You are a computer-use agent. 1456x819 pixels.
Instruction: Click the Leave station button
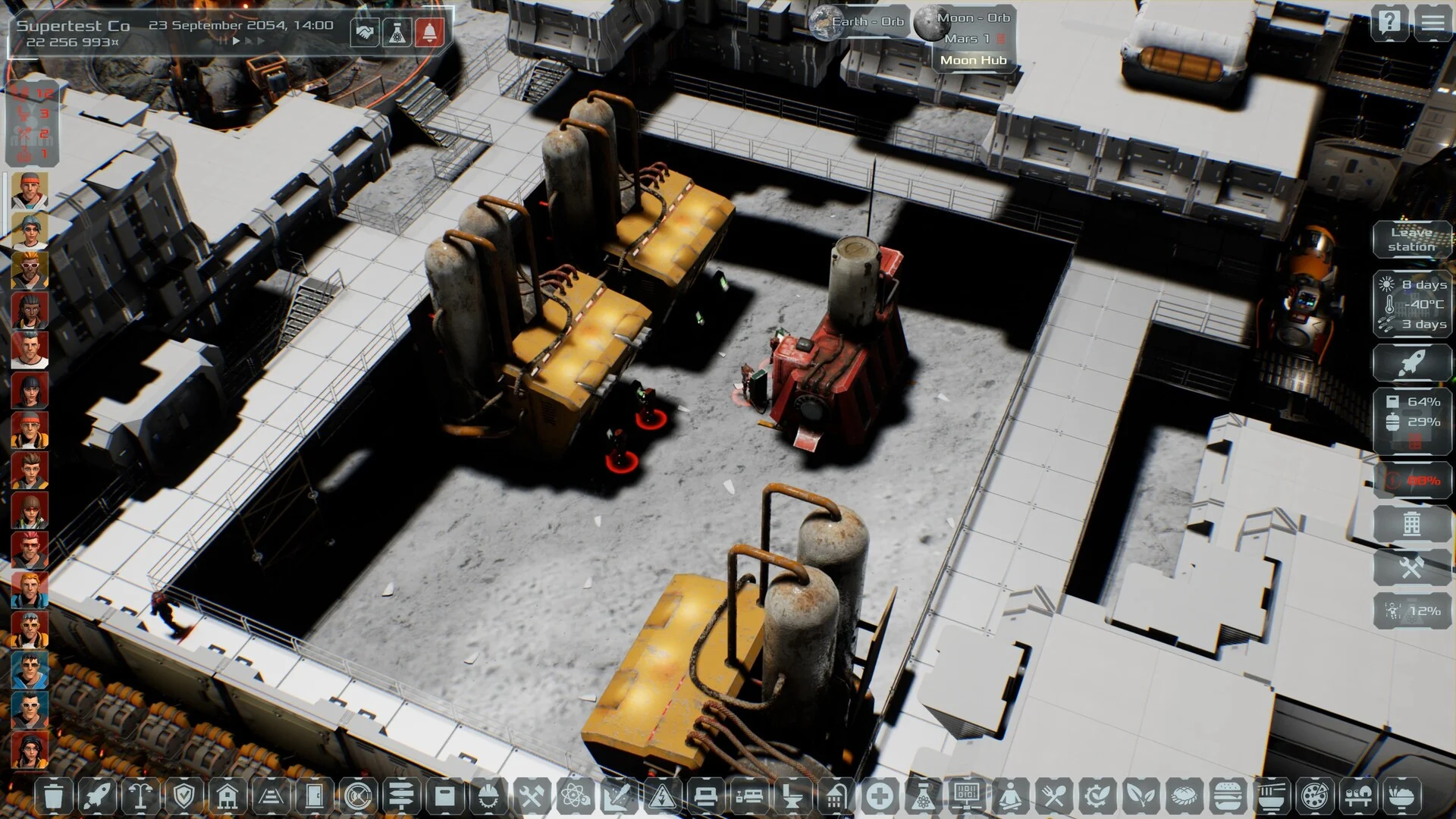(x=1411, y=240)
